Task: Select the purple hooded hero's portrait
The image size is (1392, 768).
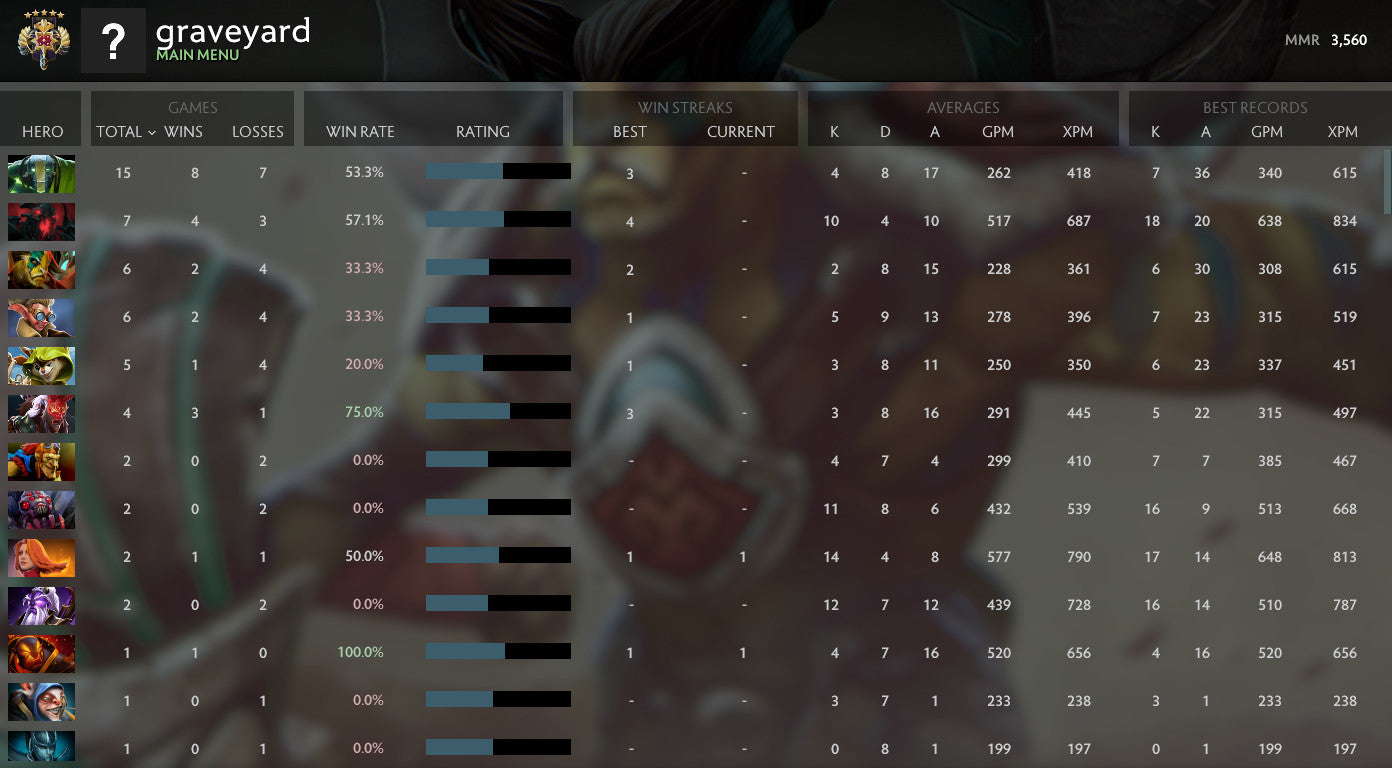Action: pyautogui.click(x=41, y=605)
